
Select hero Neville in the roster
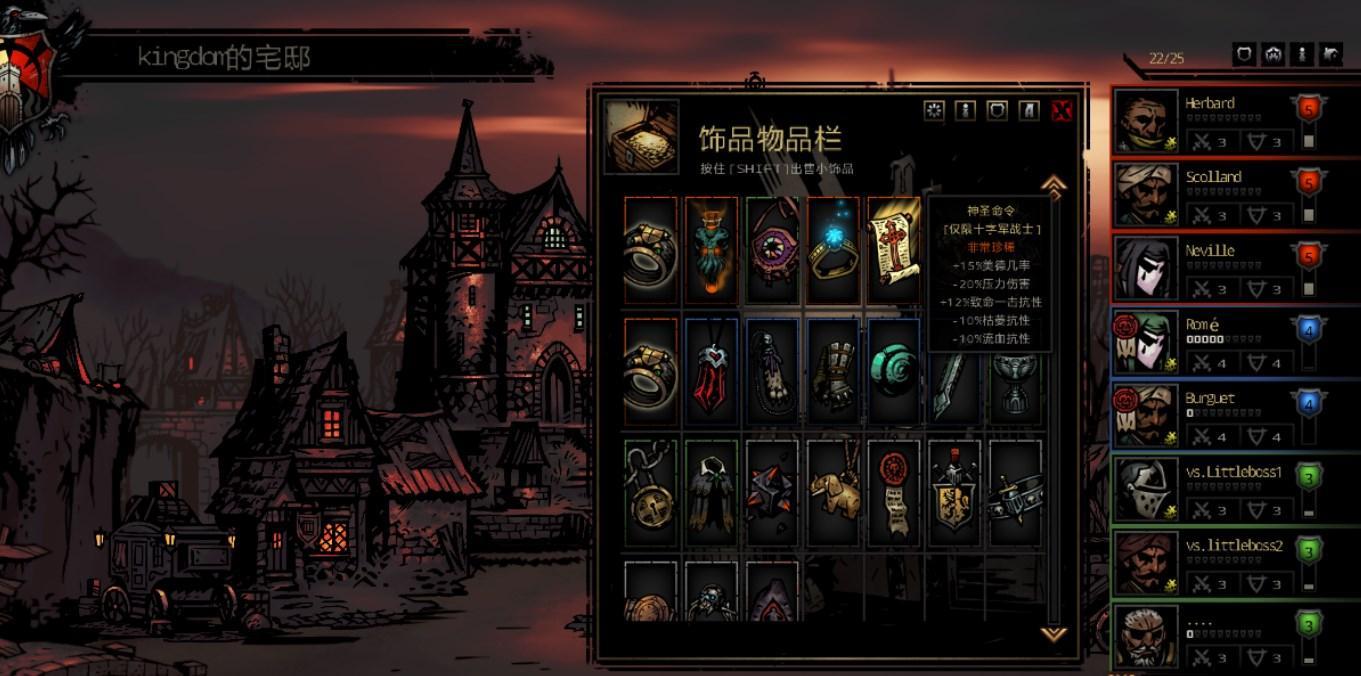[1212, 270]
